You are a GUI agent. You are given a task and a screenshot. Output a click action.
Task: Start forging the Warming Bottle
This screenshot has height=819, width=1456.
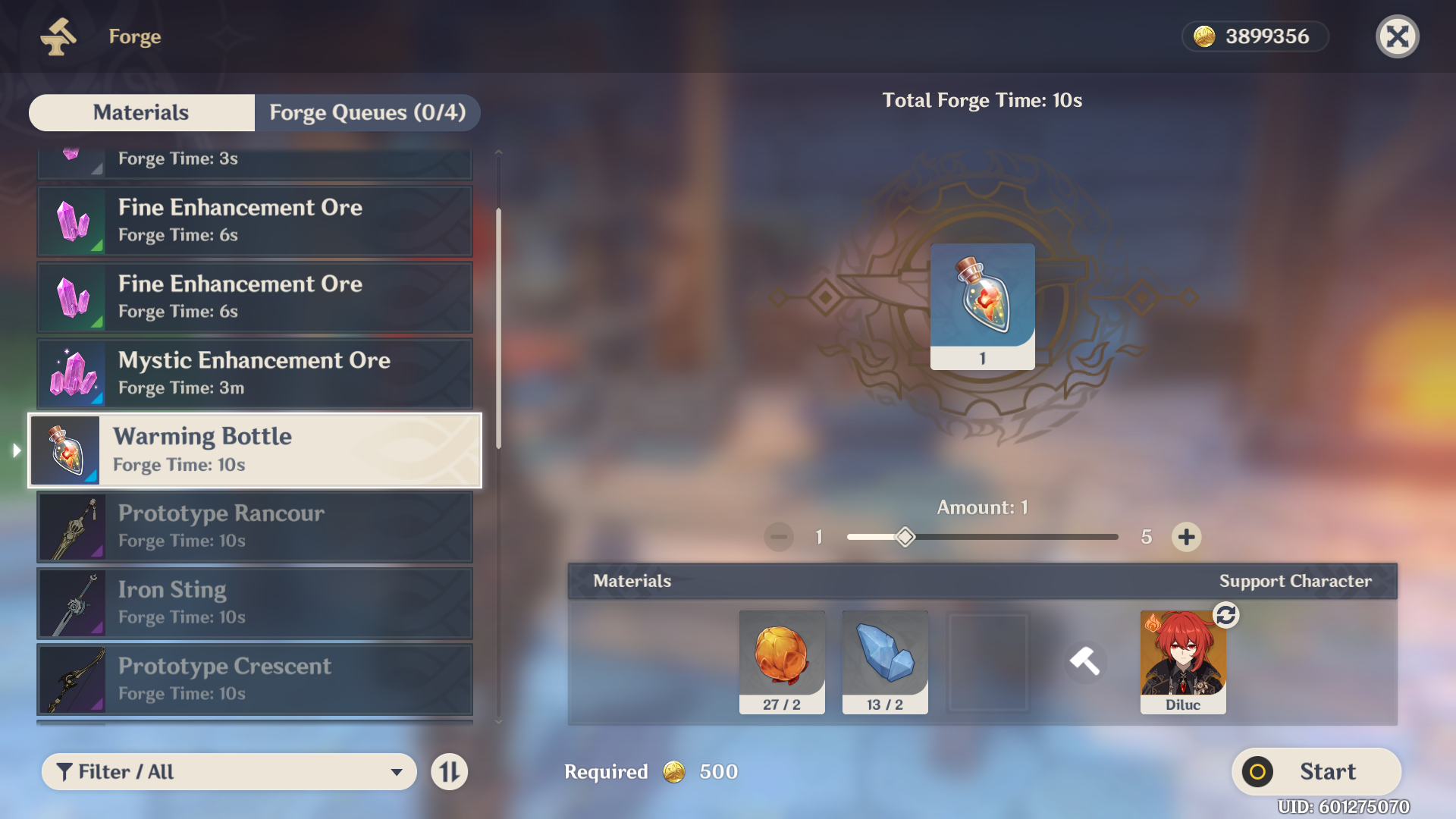pyautogui.click(x=1316, y=772)
